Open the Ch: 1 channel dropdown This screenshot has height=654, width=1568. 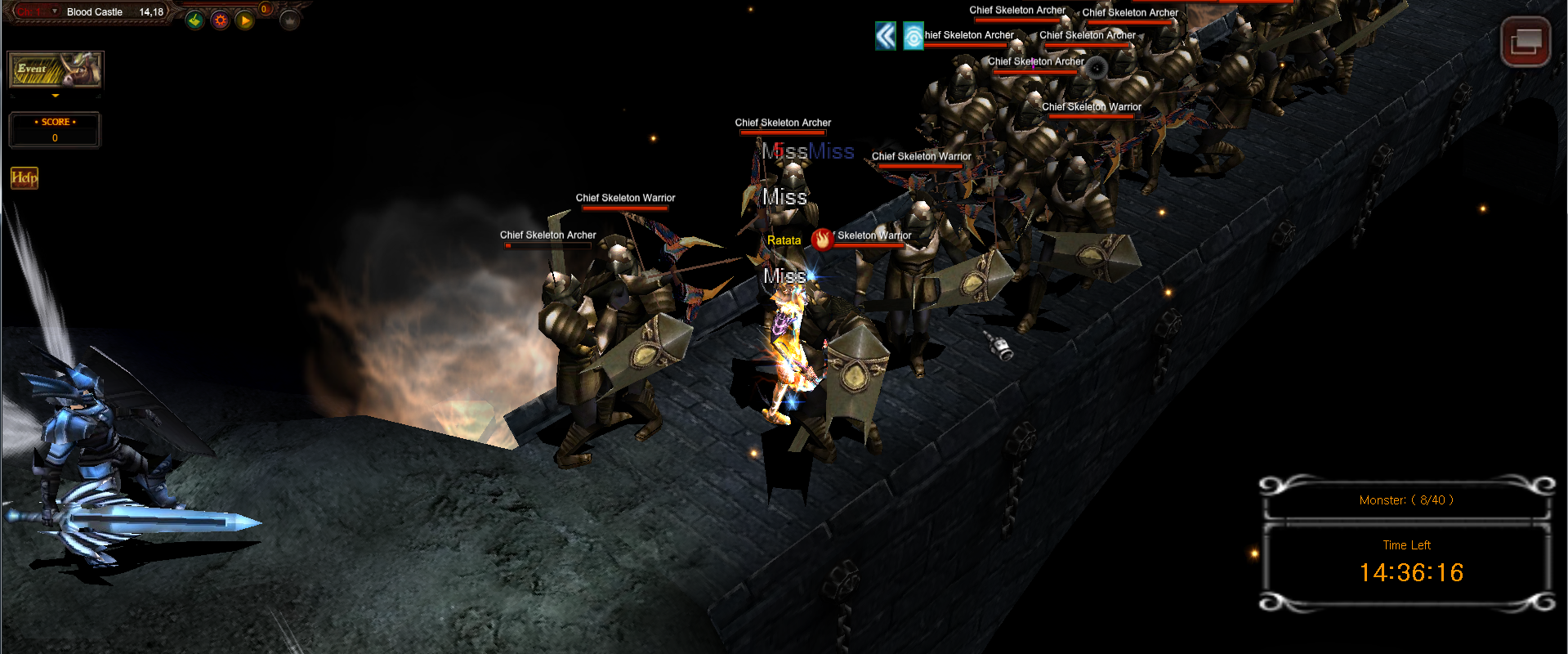coord(54,11)
